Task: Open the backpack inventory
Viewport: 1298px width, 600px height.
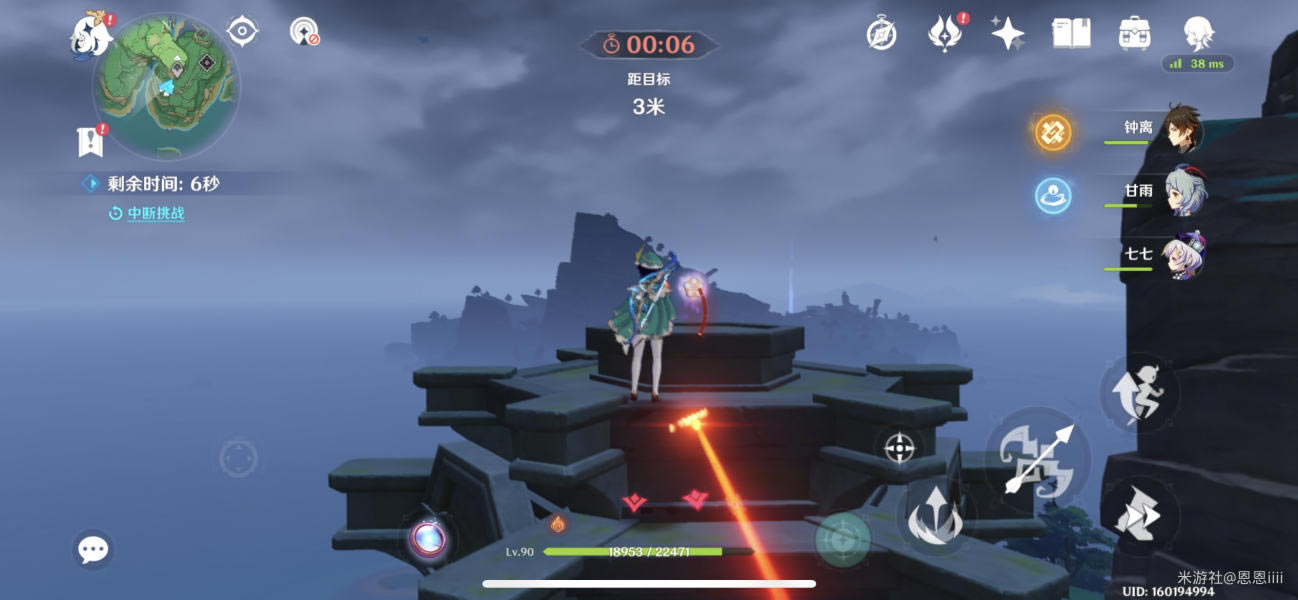Action: point(1134,34)
